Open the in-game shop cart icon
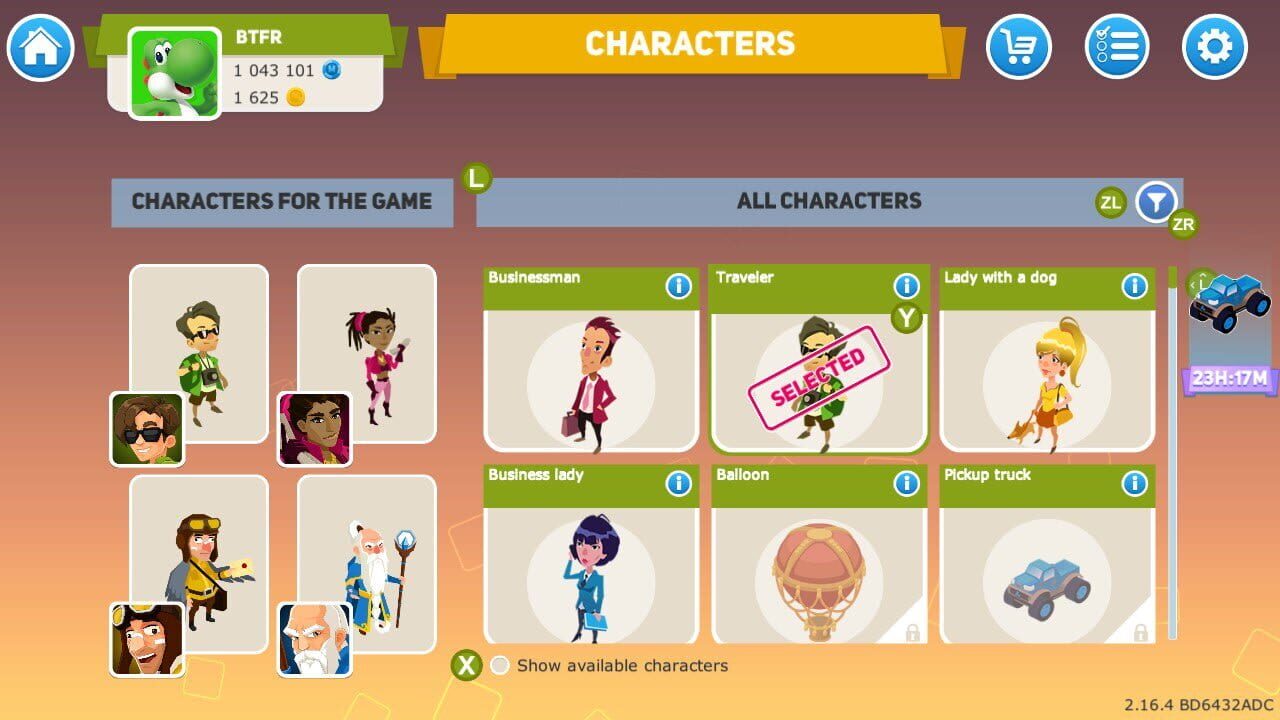 [x=1020, y=47]
